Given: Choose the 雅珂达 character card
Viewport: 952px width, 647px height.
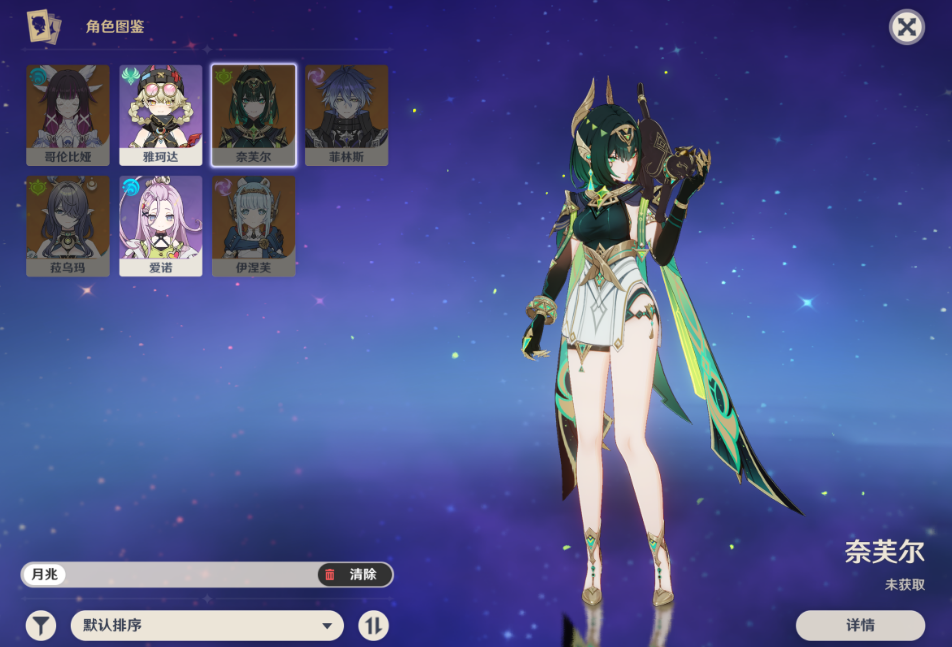Looking at the screenshot, I should pos(161,115).
